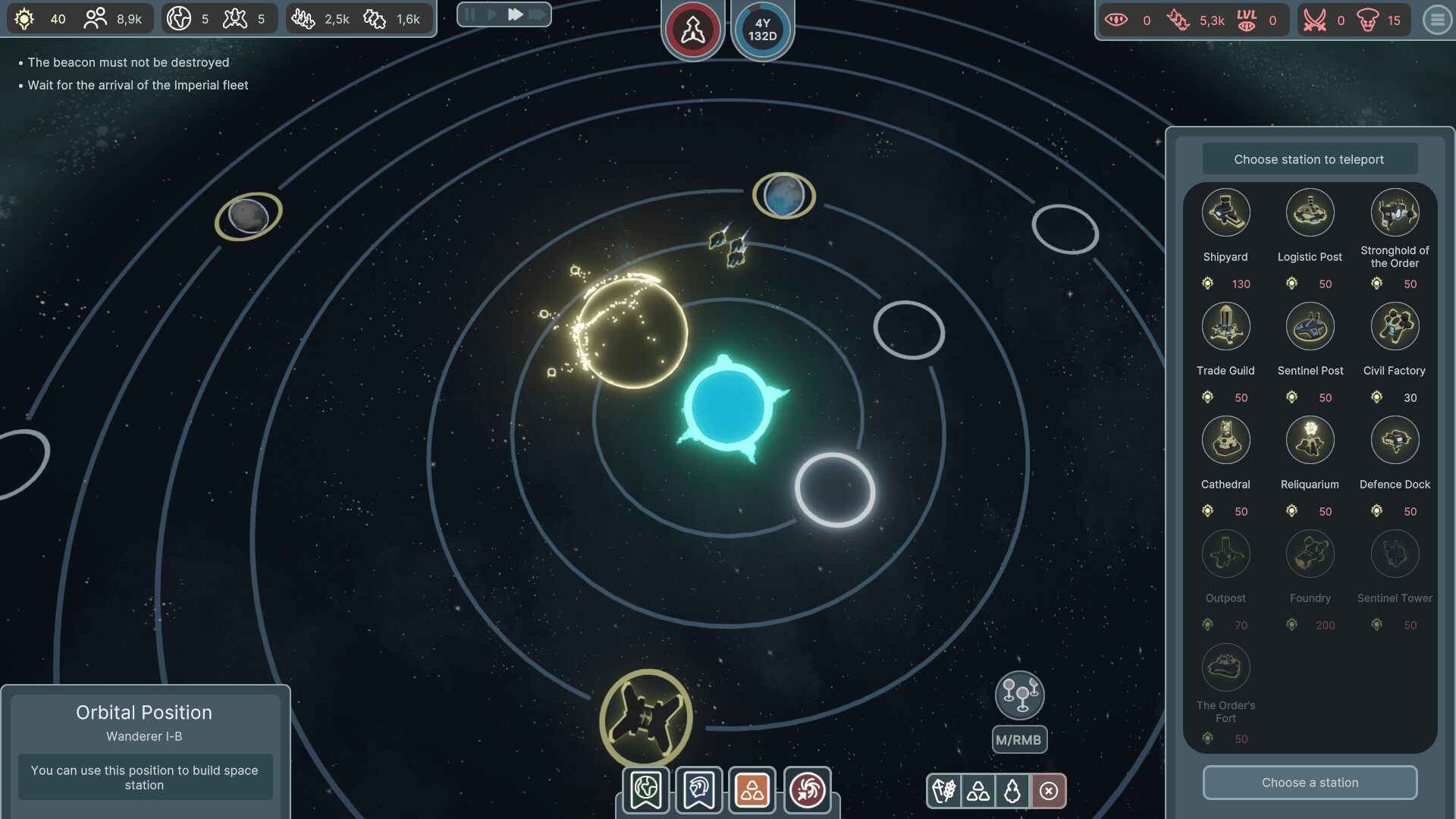This screenshot has height=819, width=1456.
Task: Select the Shipyard station
Action: (1225, 213)
